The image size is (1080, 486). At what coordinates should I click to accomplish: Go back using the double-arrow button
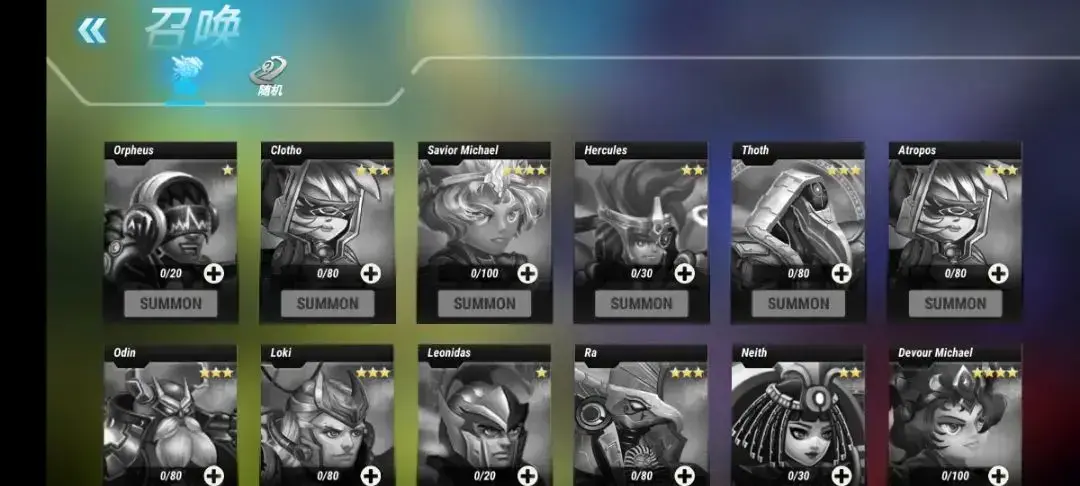[x=91, y=31]
